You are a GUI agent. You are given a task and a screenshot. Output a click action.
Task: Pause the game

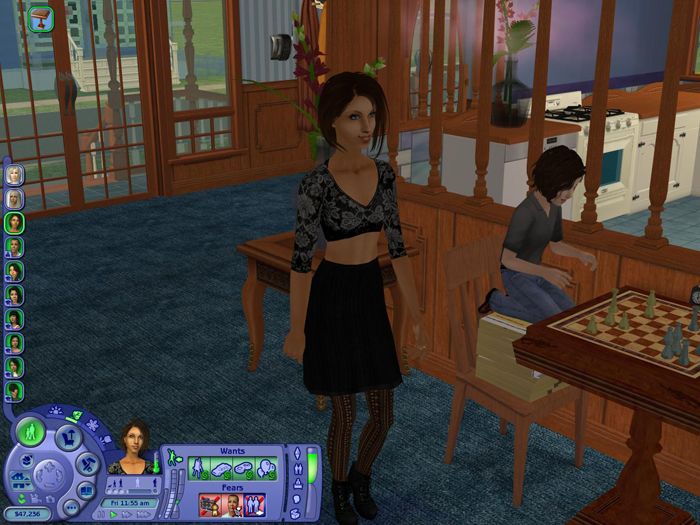pos(98,514)
